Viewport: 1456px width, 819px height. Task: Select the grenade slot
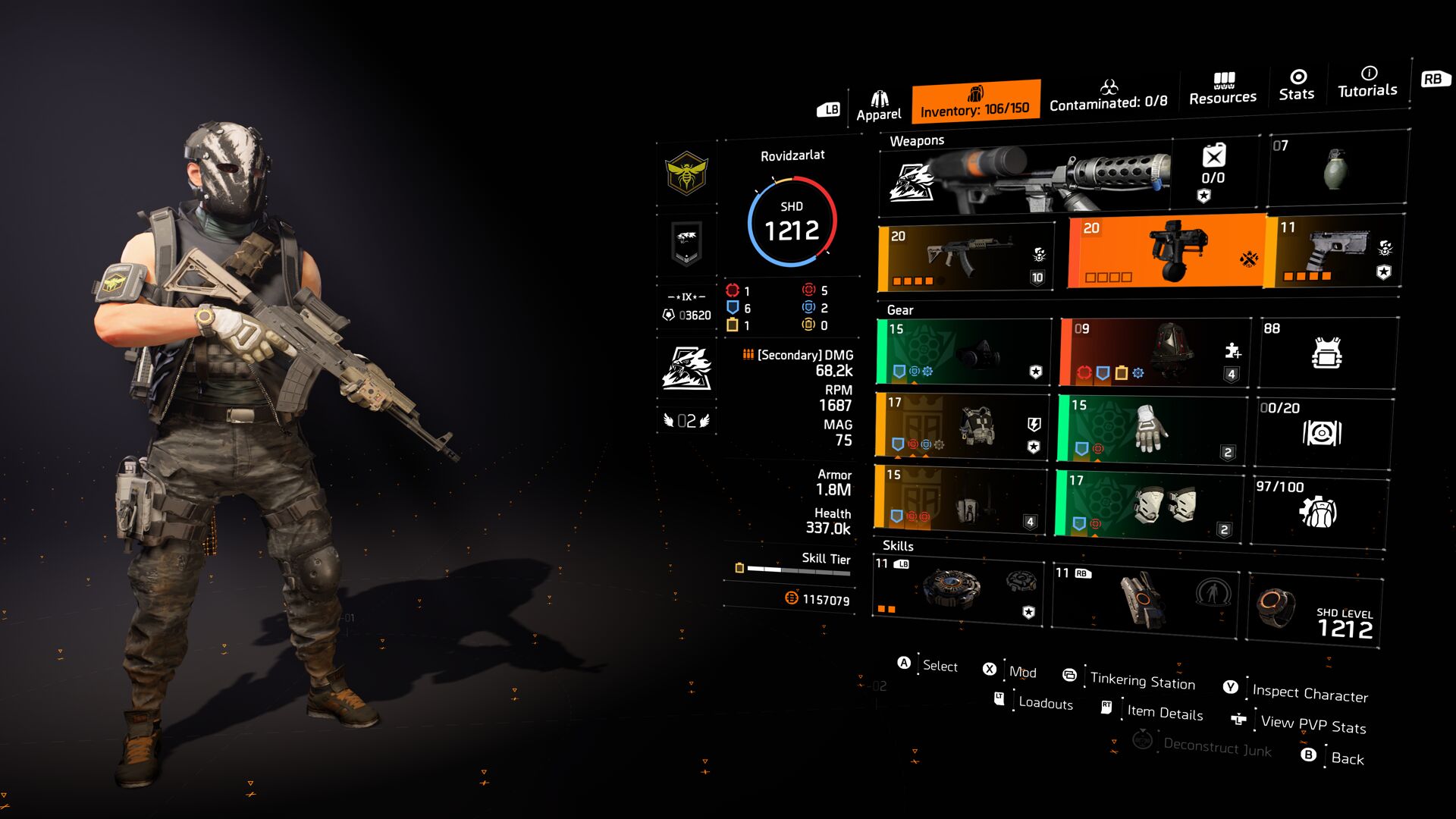tap(1338, 169)
